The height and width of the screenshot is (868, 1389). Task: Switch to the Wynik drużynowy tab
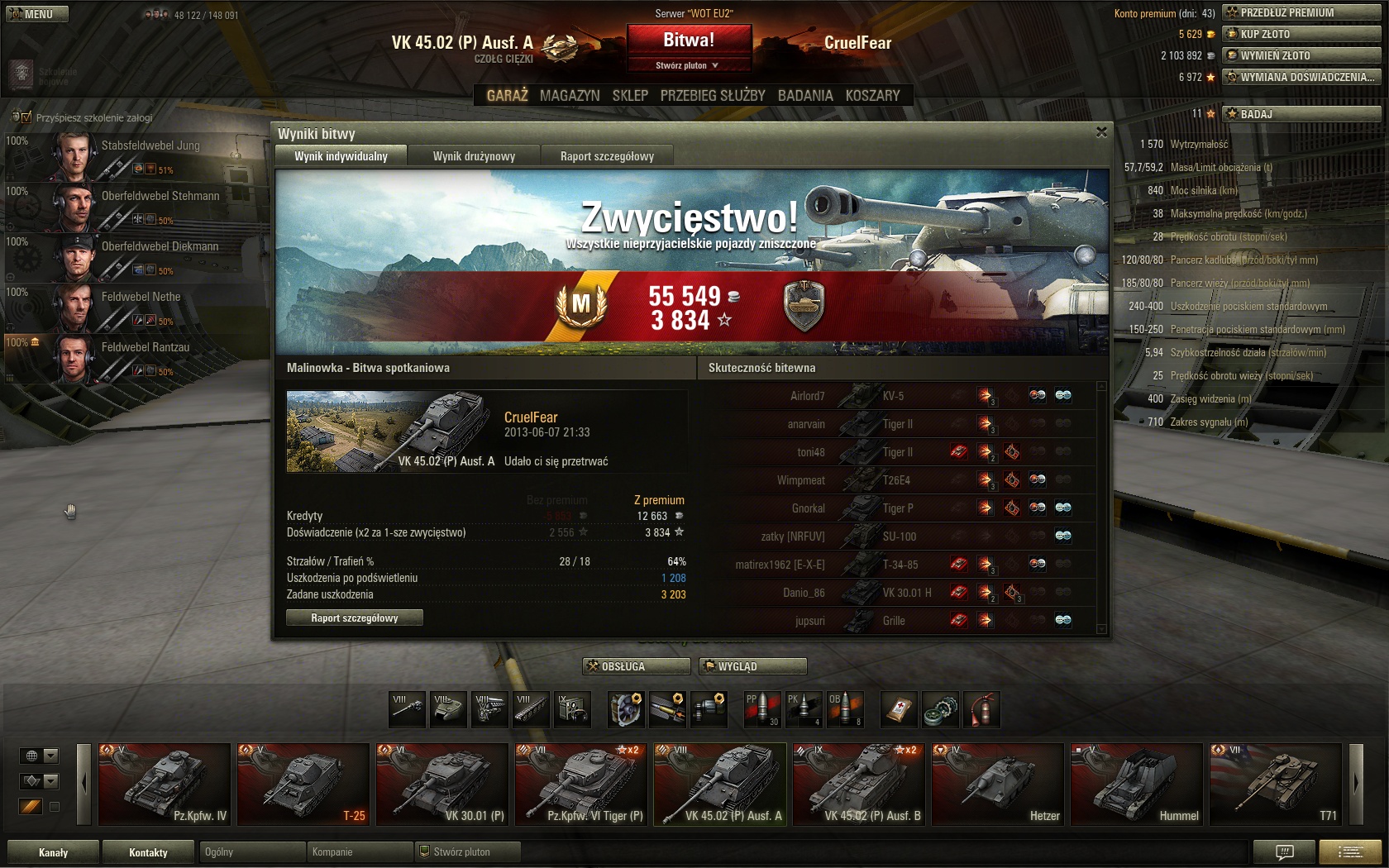click(x=474, y=156)
